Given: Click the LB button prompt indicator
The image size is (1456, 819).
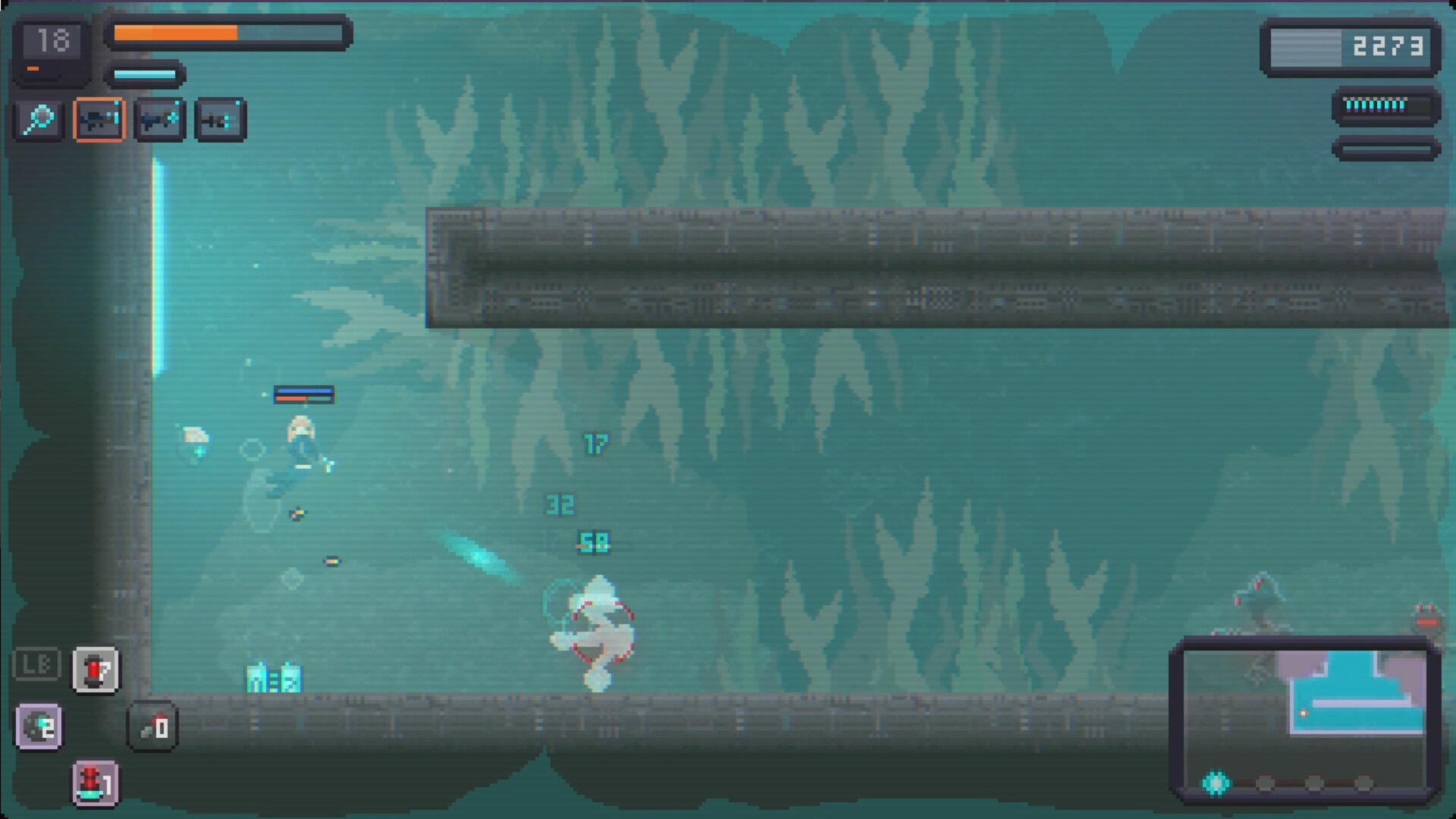Looking at the screenshot, I should tap(37, 662).
